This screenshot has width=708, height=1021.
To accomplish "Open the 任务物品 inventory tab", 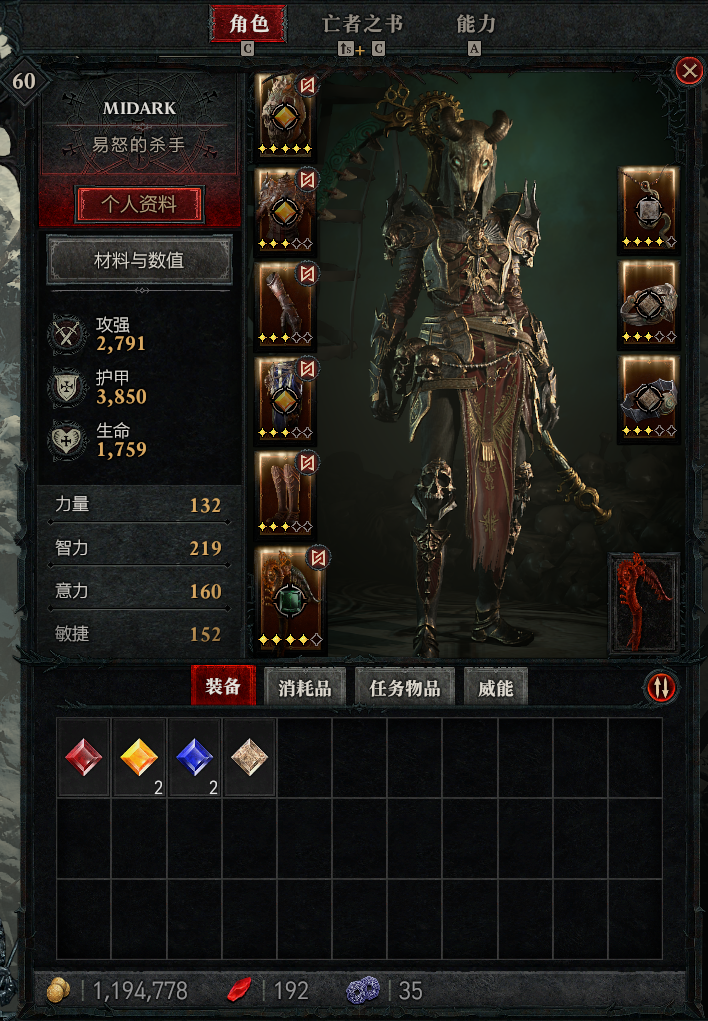I will tap(405, 687).
